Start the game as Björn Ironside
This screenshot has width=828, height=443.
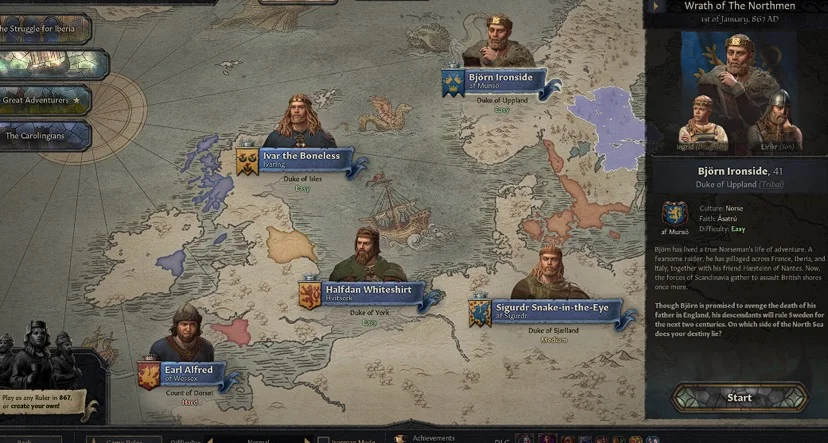739,398
